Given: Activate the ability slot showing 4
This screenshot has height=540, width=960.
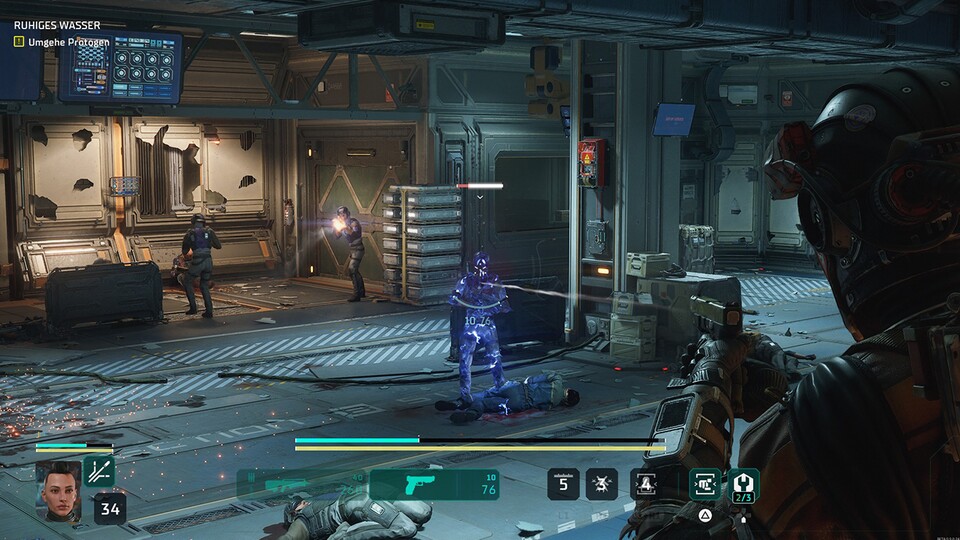Looking at the screenshot, I should click(x=644, y=485).
